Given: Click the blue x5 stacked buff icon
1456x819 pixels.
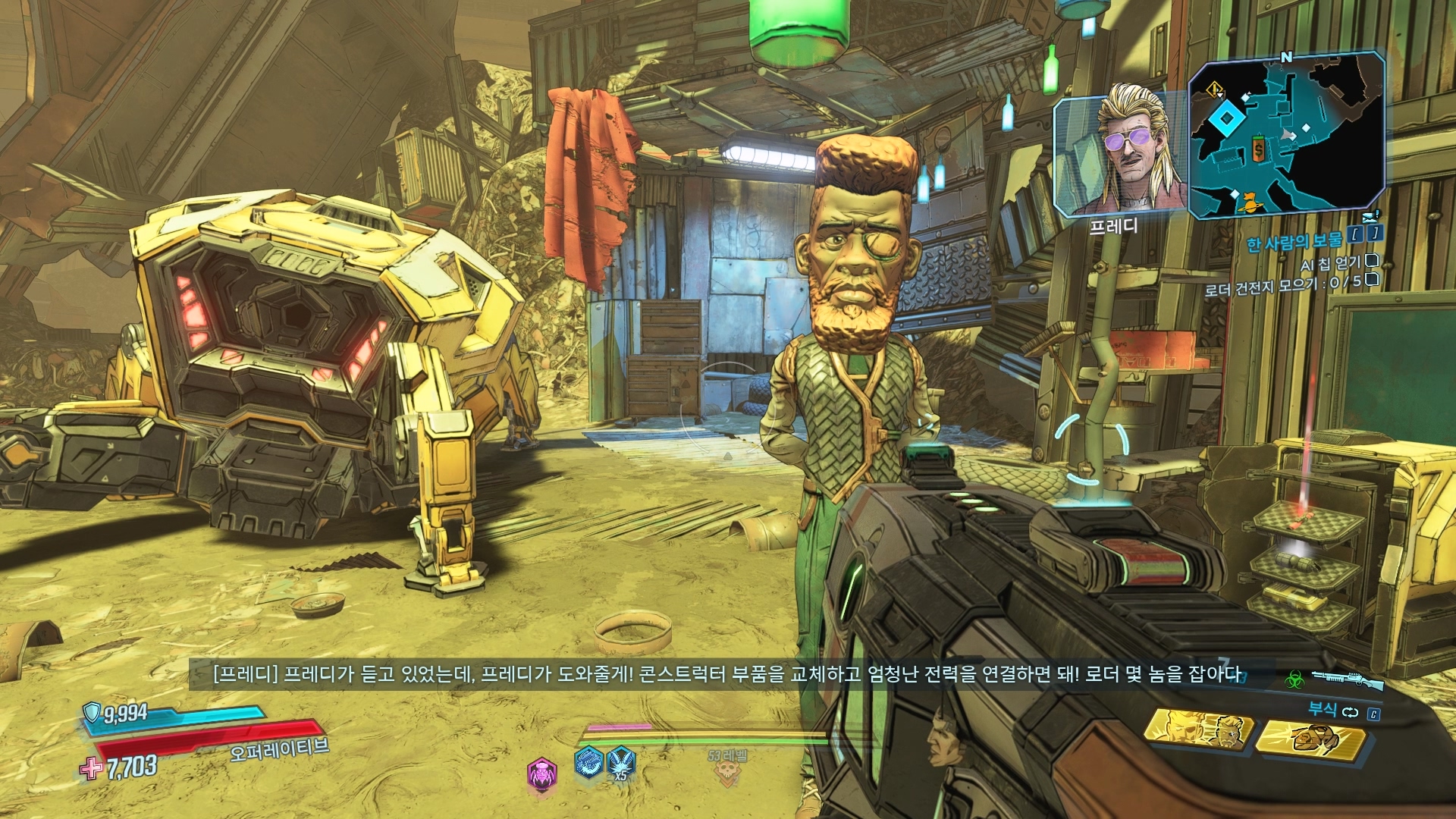Looking at the screenshot, I should pos(620,763).
